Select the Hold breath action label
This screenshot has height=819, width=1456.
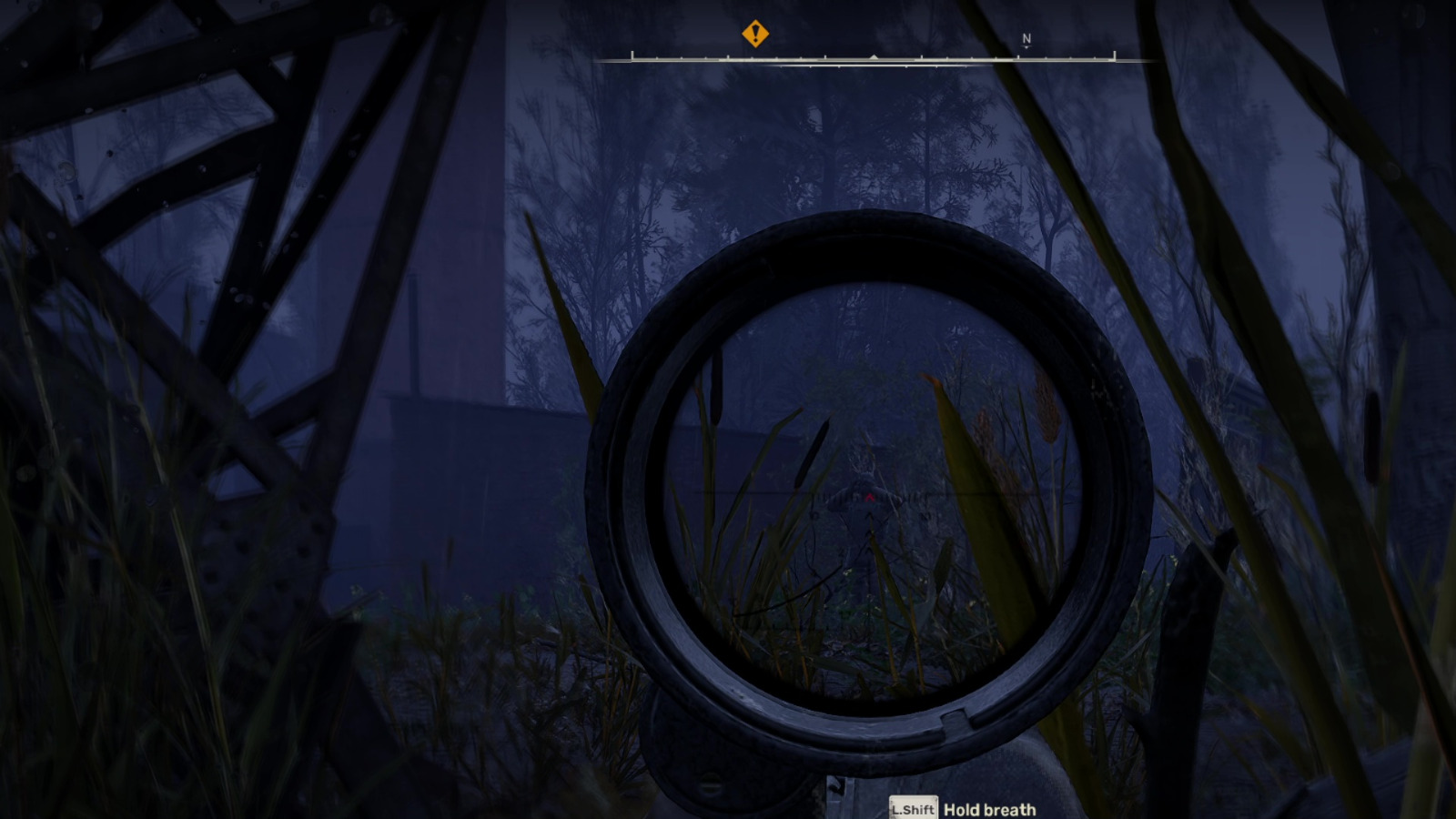point(990,808)
